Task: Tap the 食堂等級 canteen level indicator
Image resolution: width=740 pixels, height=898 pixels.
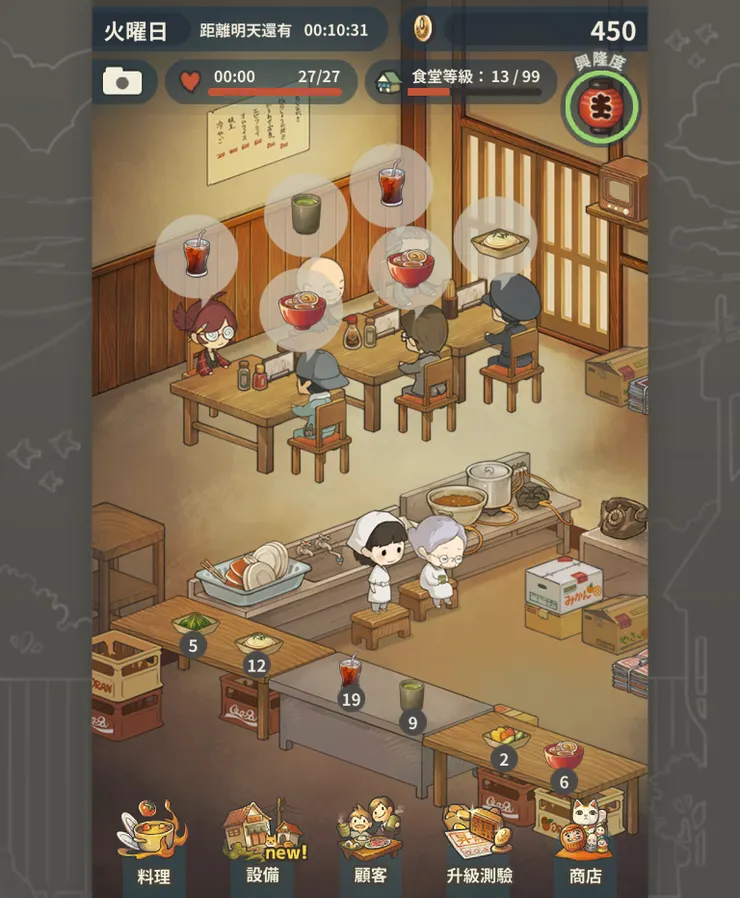Action: (x=461, y=81)
